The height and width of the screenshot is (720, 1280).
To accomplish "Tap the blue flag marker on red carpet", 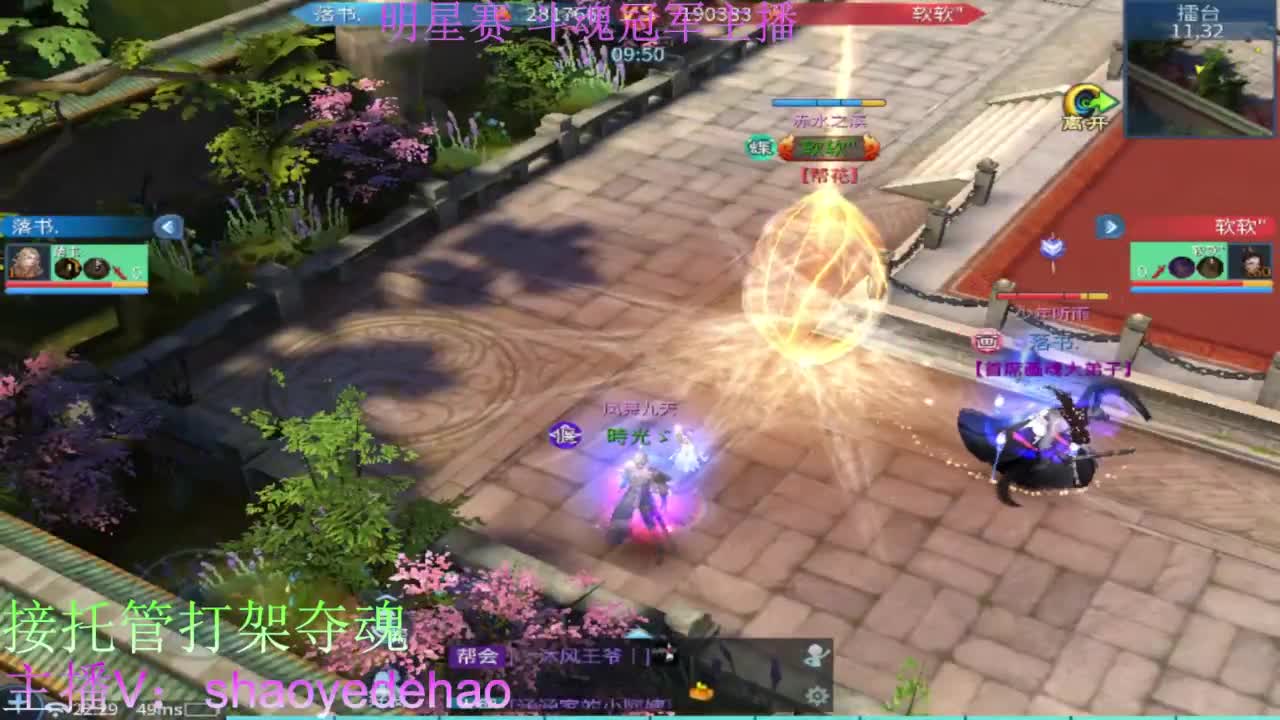I will click(1051, 247).
